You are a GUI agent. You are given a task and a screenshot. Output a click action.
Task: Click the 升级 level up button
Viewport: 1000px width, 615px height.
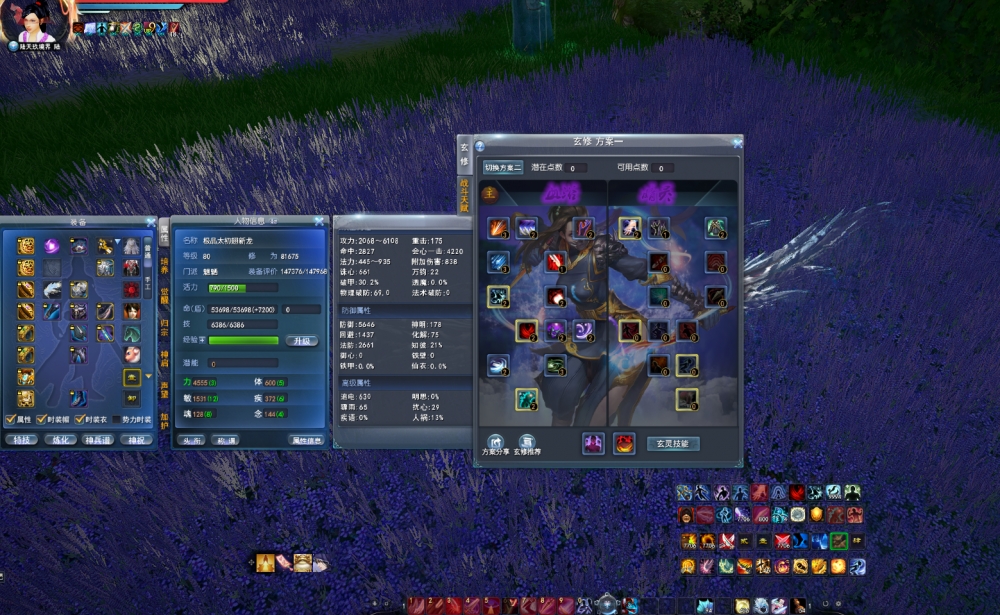(x=302, y=341)
